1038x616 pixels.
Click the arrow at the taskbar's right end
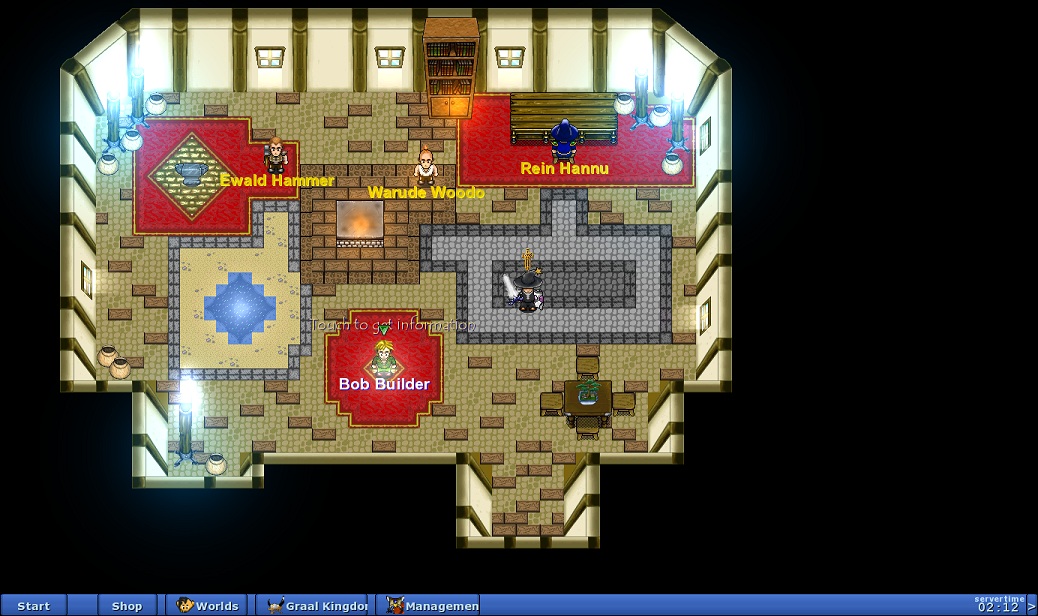(1032, 607)
